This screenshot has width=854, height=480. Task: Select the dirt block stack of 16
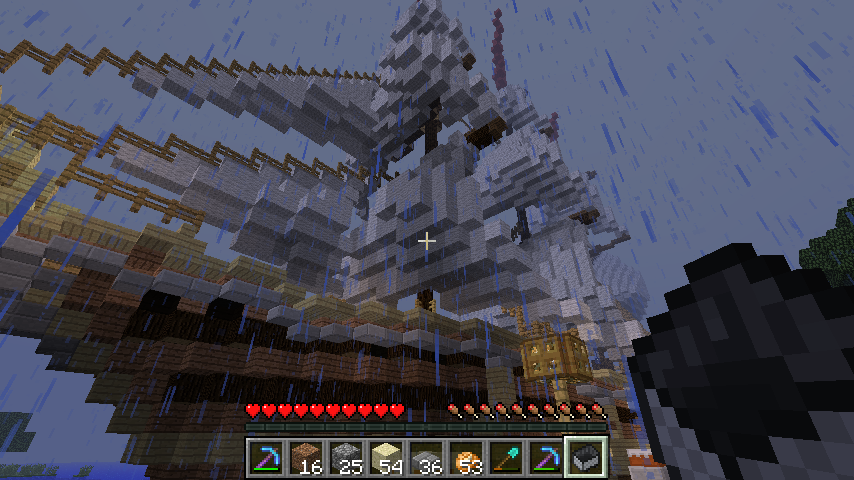pyautogui.click(x=305, y=457)
